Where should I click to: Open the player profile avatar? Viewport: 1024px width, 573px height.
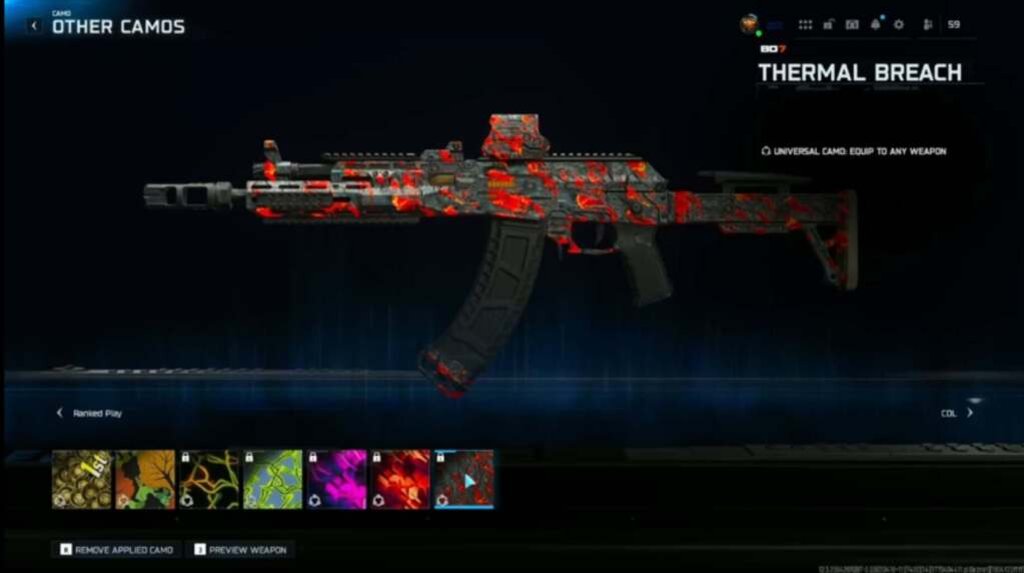coord(750,24)
